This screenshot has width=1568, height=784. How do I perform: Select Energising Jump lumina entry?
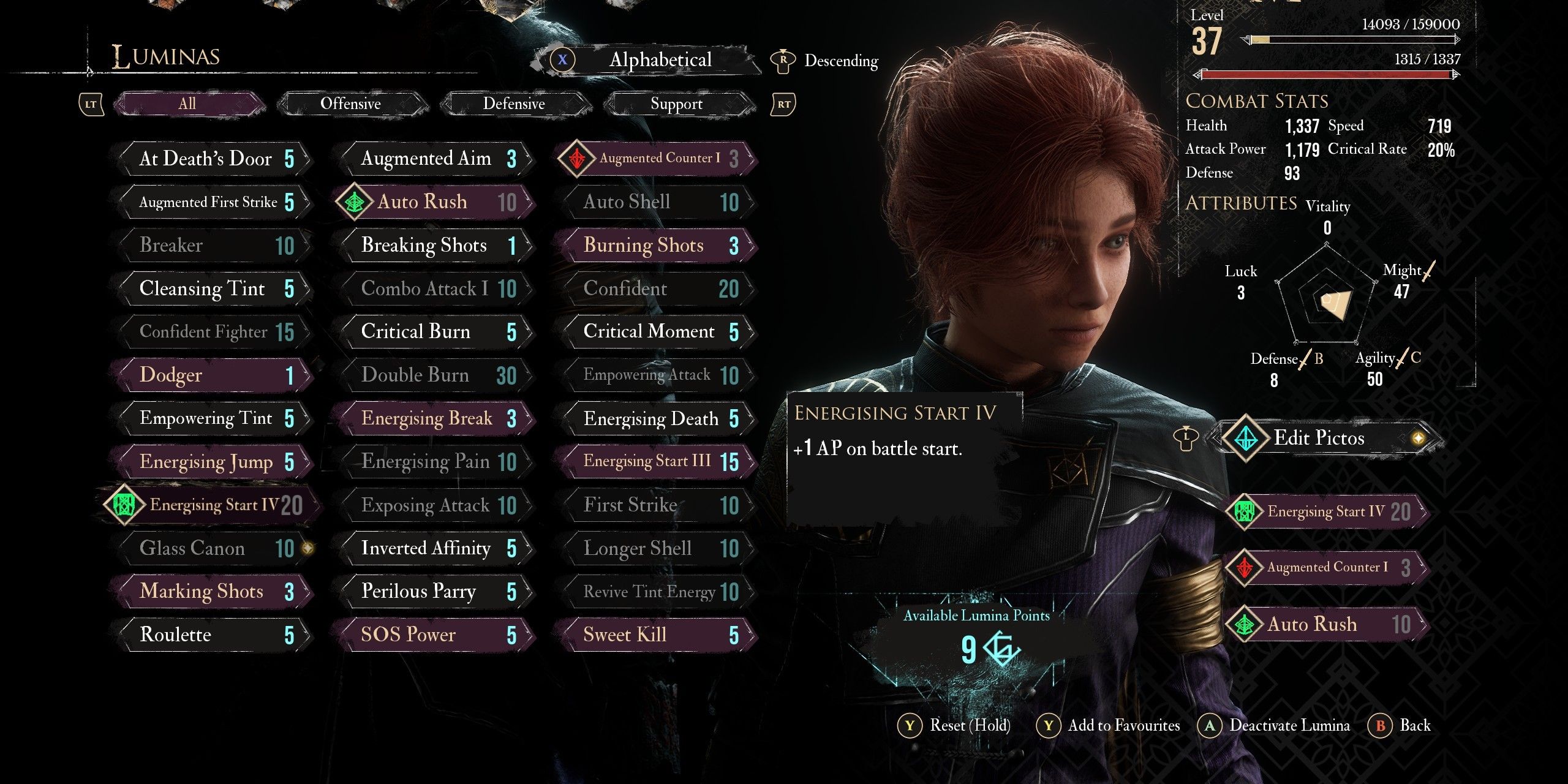(214, 462)
